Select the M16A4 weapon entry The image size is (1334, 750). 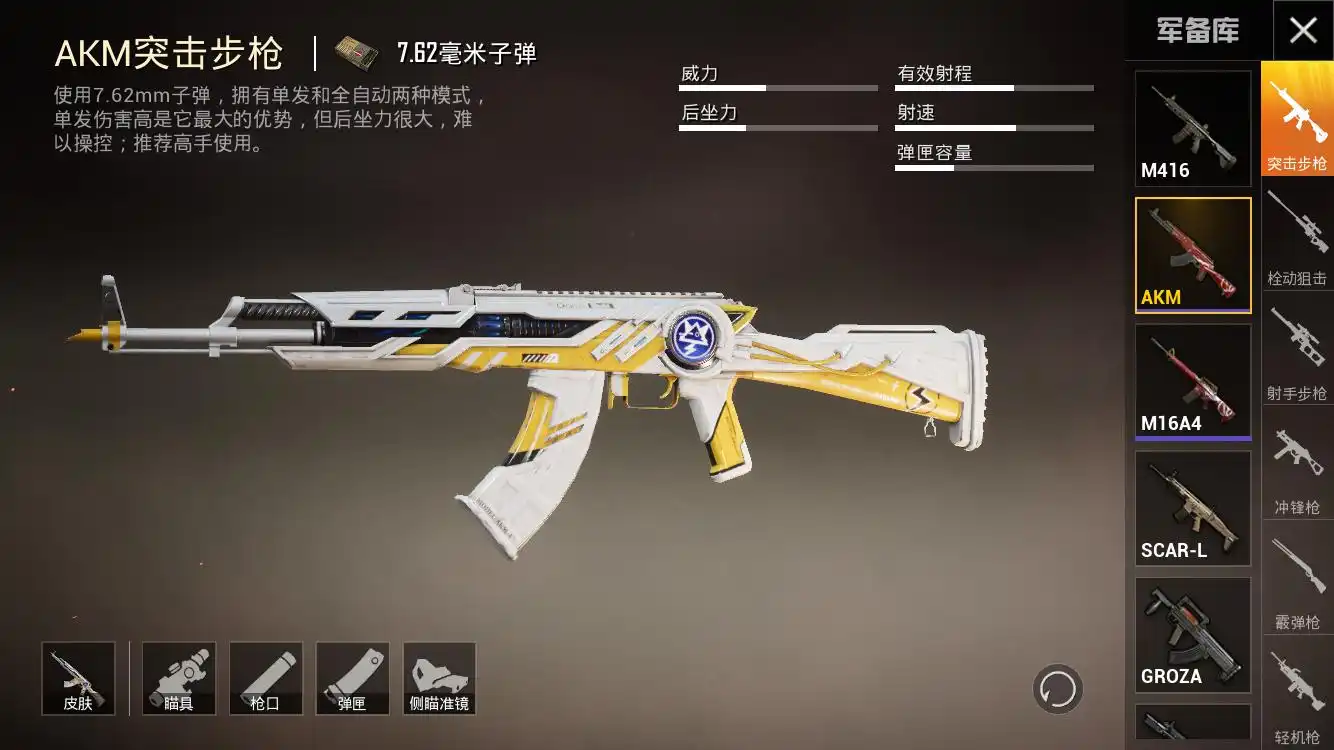(1192, 378)
